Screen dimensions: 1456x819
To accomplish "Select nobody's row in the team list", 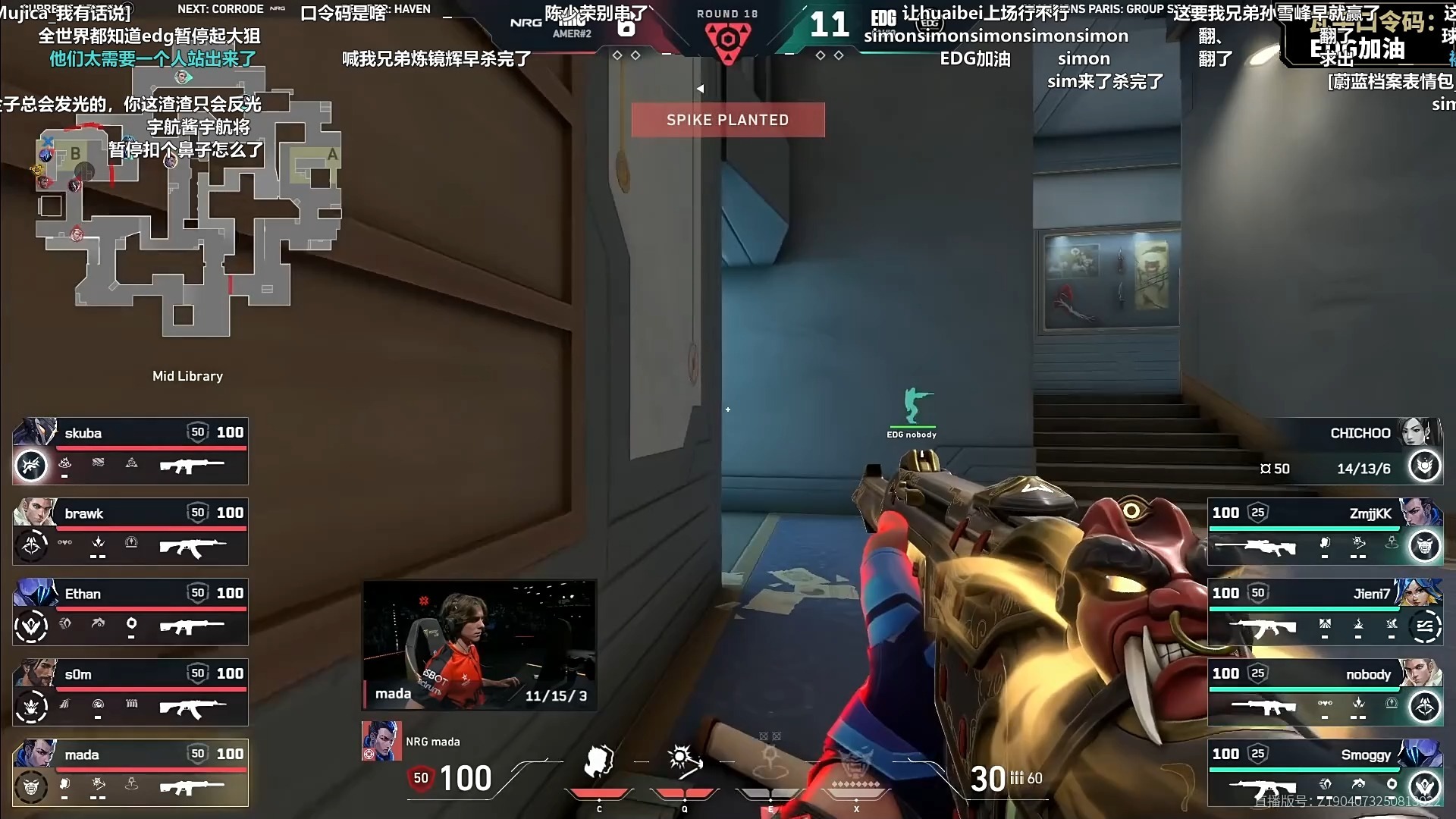I will click(x=1324, y=692).
